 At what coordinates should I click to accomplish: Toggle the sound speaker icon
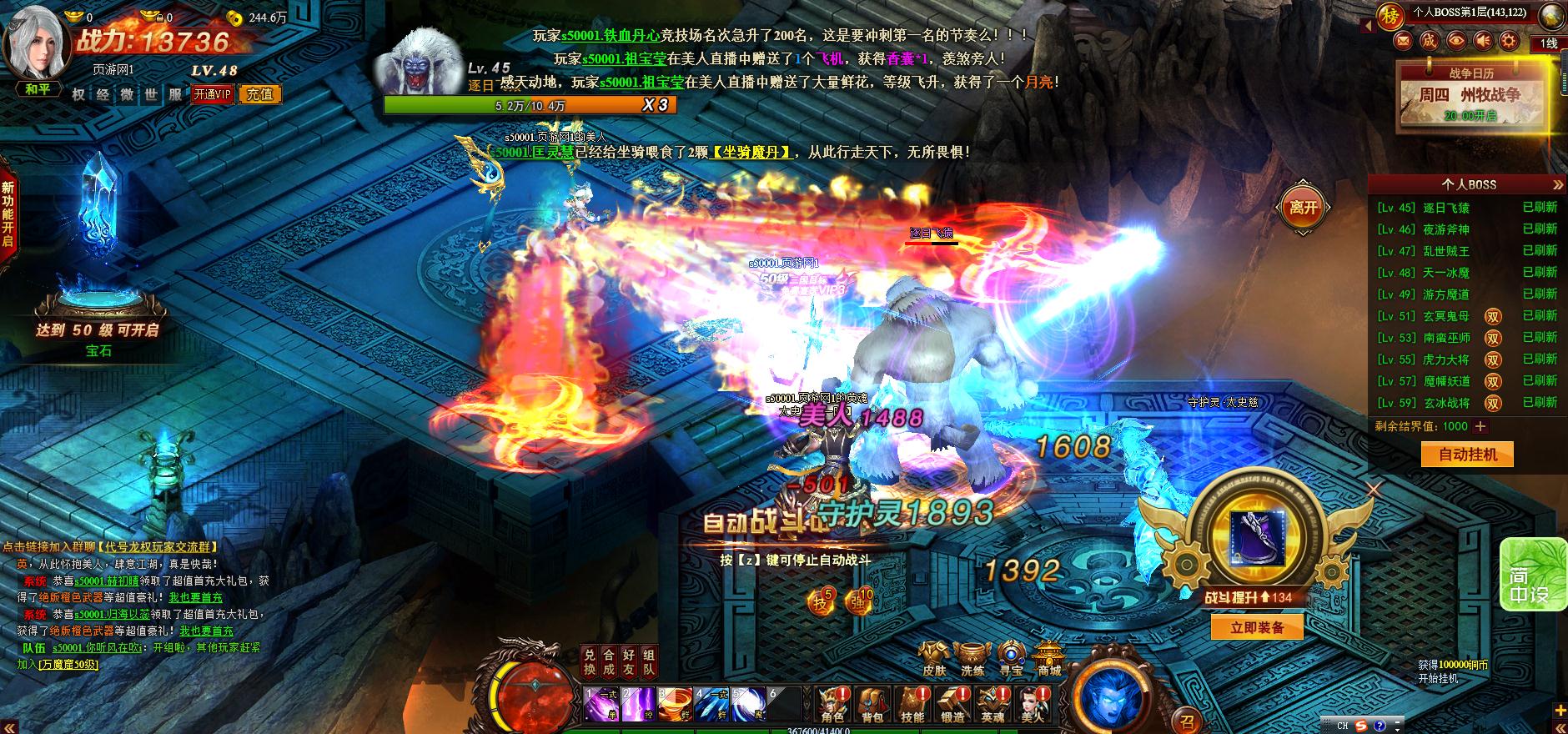coord(1482,40)
